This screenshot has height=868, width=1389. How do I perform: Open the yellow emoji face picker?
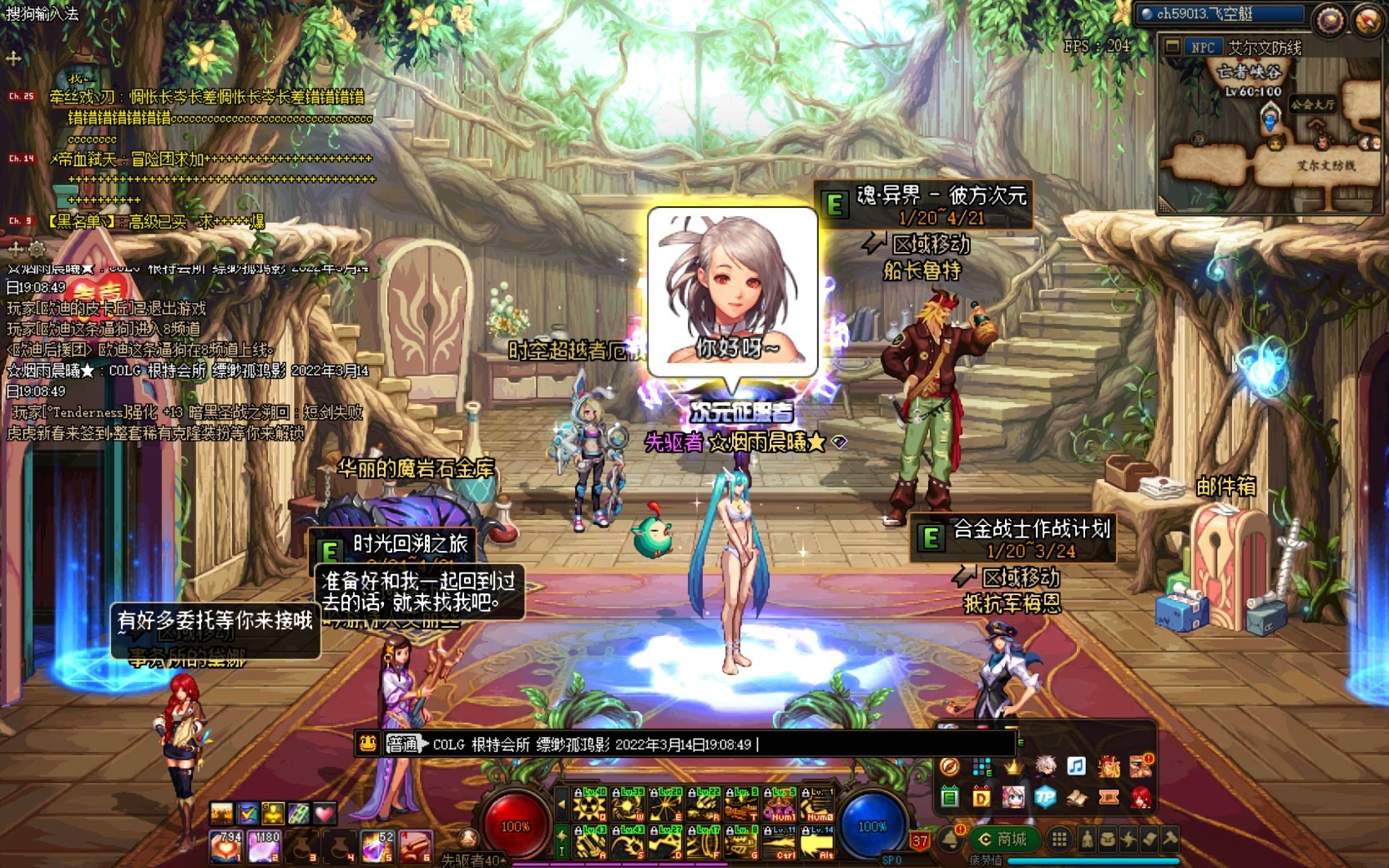367,744
